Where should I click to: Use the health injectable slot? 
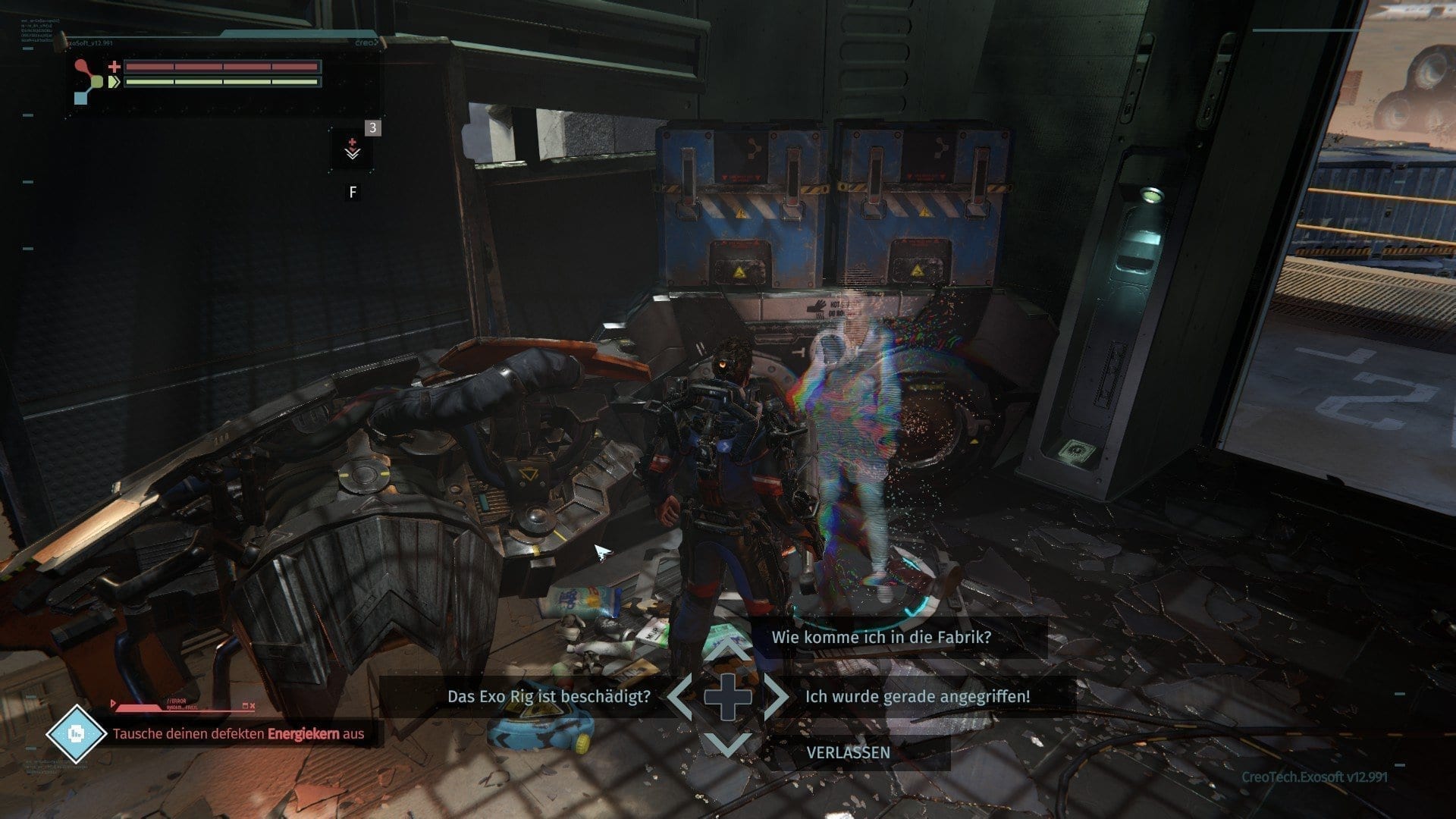click(353, 149)
